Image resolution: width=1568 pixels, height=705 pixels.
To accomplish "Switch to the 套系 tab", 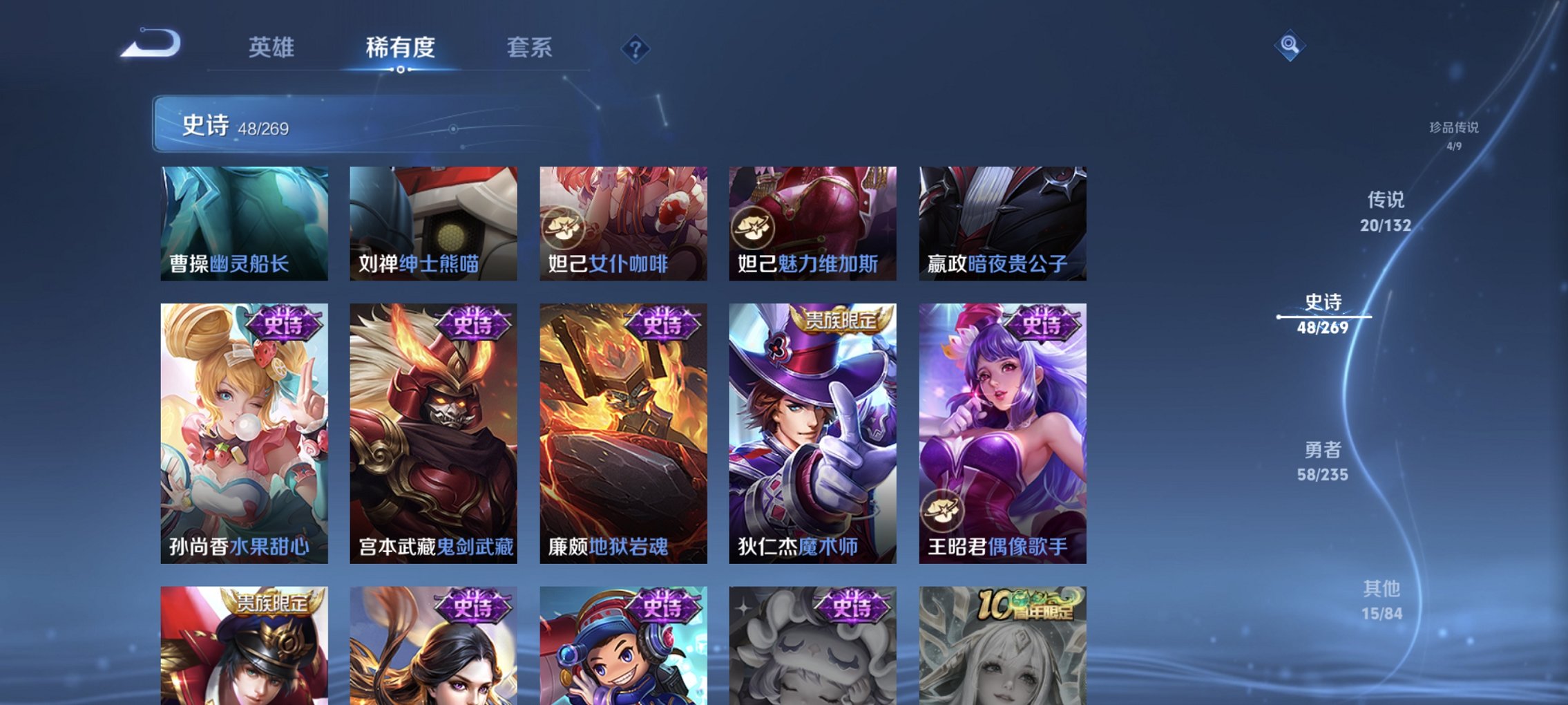I will coord(530,47).
